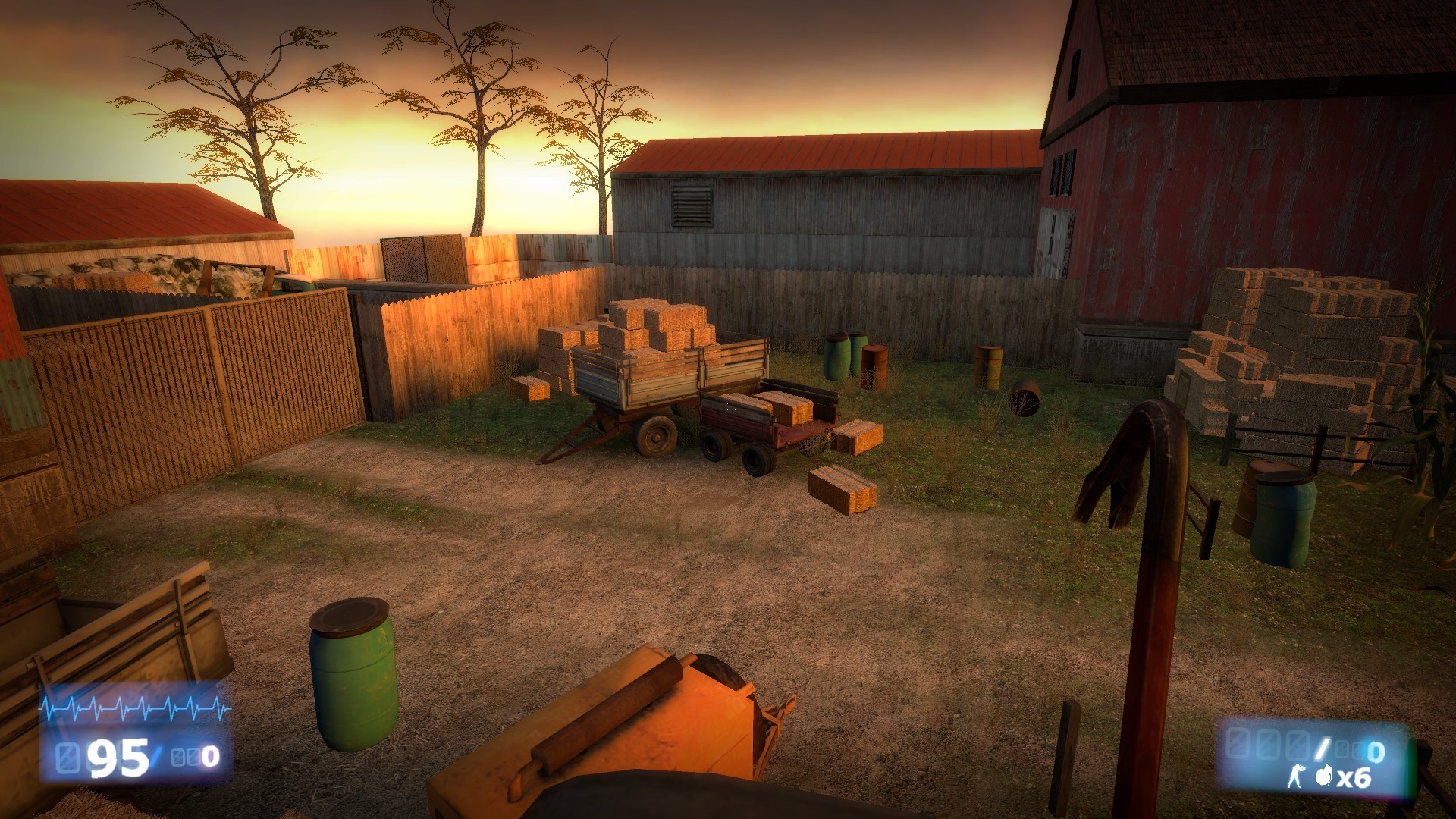The image size is (1456, 819).
Task: Select the slash divider on the ammo counter
Action: click(x=1322, y=749)
